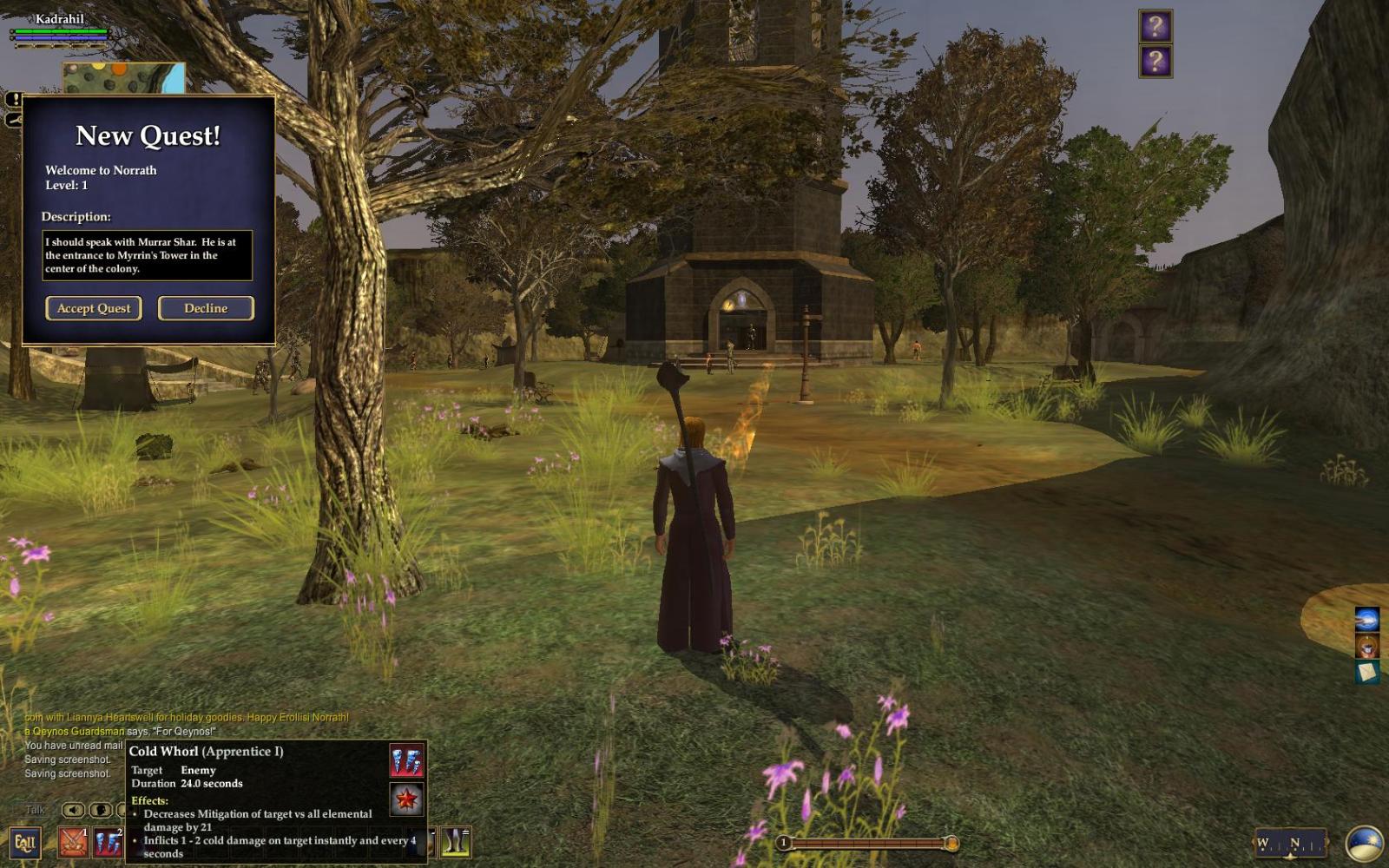Viewport: 1389px width, 868px height.
Task: Click the speaker icon in chat bar
Action: 74,810
